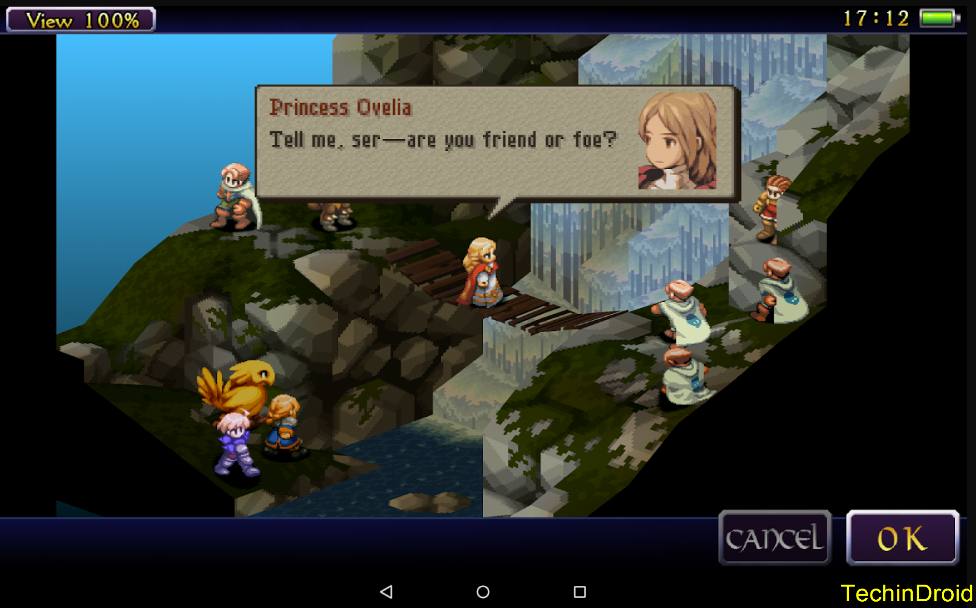Choose the CANCEL button
The width and height of the screenshot is (976, 608).
[775, 538]
